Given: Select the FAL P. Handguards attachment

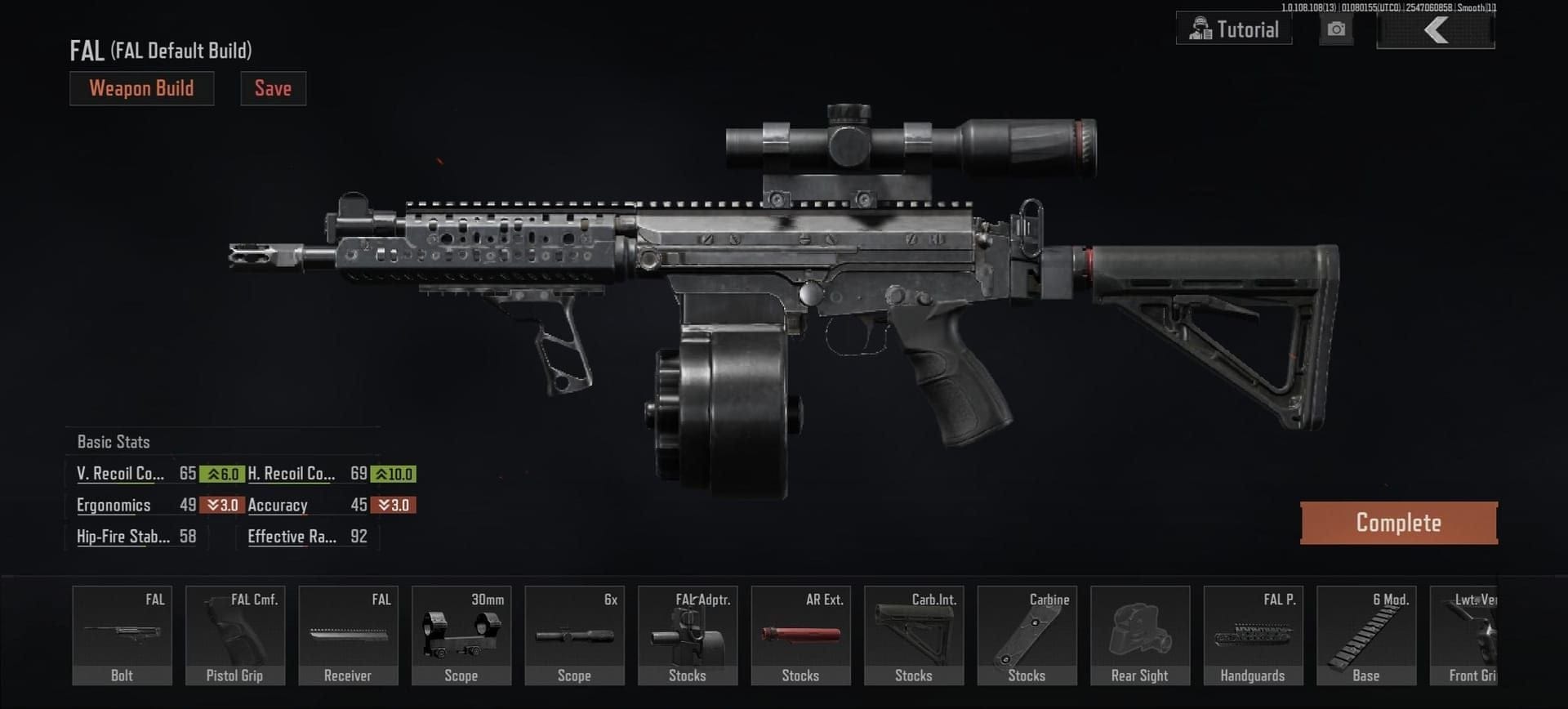Looking at the screenshot, I should pos(1253,636).
